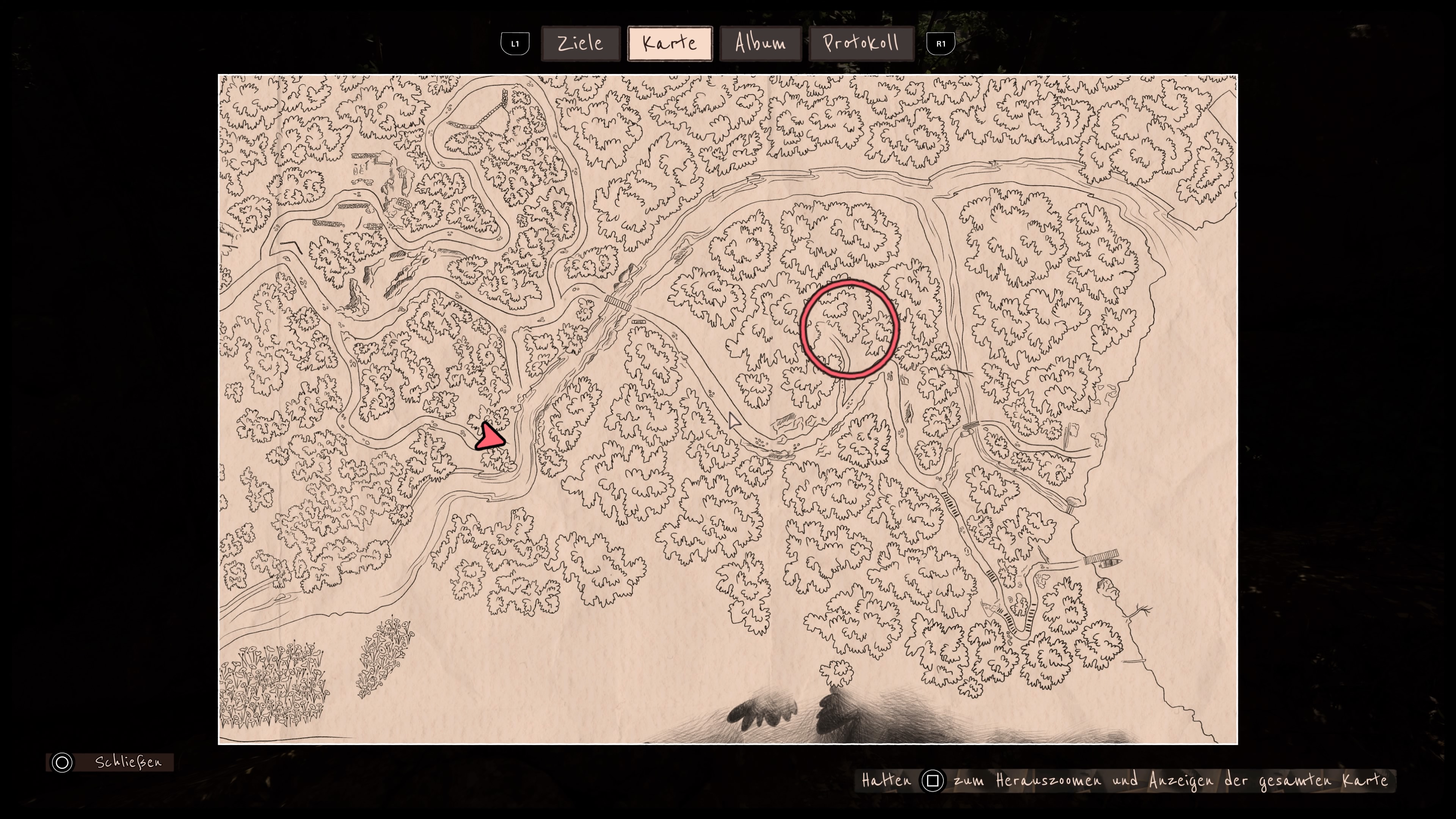Close the map with Schließen
Screen dimensions: 1456x819
pos(110,762)
